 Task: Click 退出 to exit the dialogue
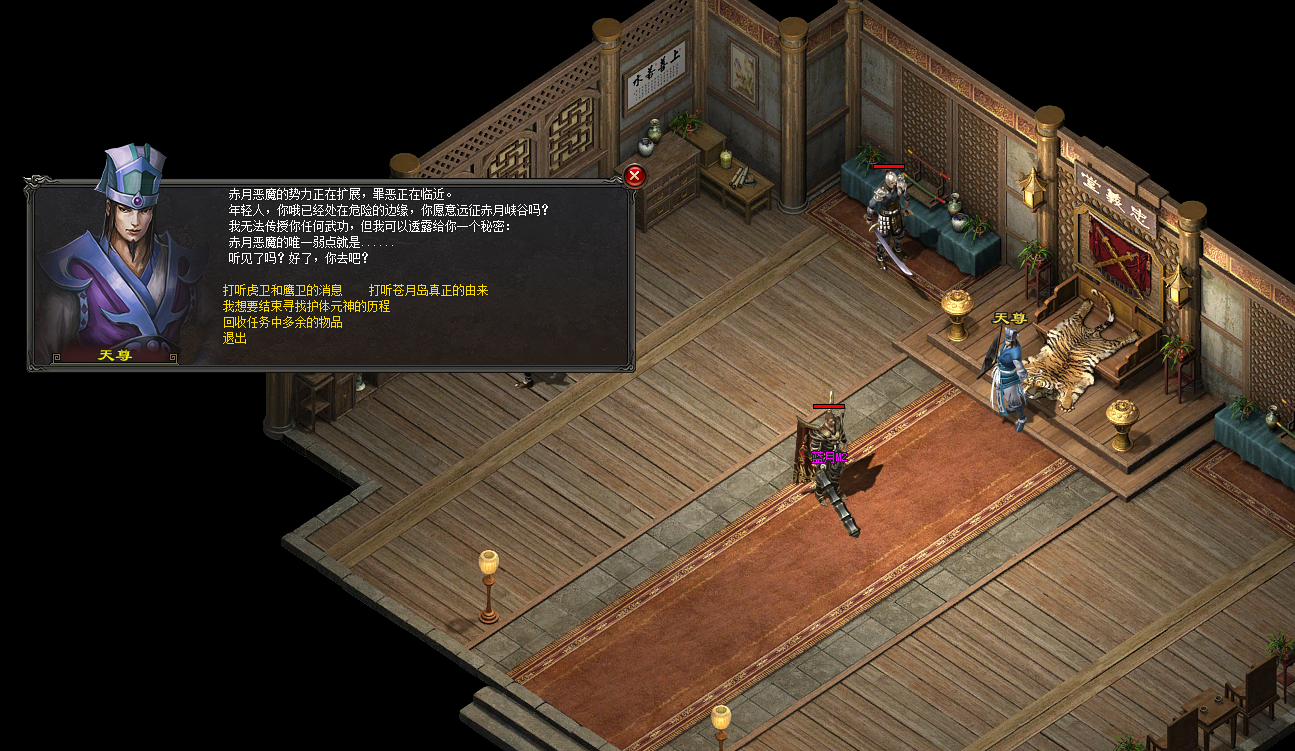(x=235, y=338)
